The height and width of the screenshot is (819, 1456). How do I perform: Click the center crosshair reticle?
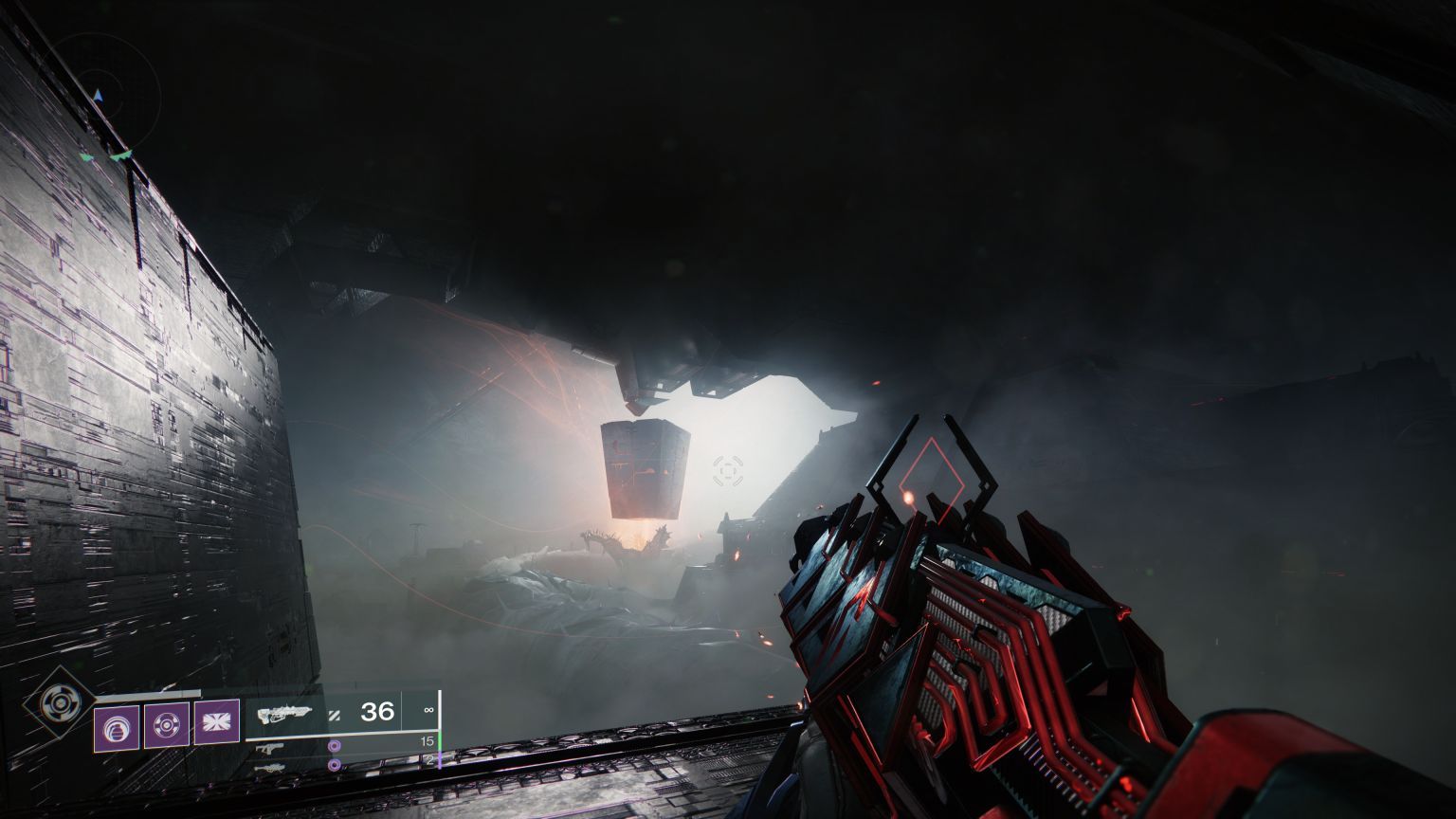726,468
